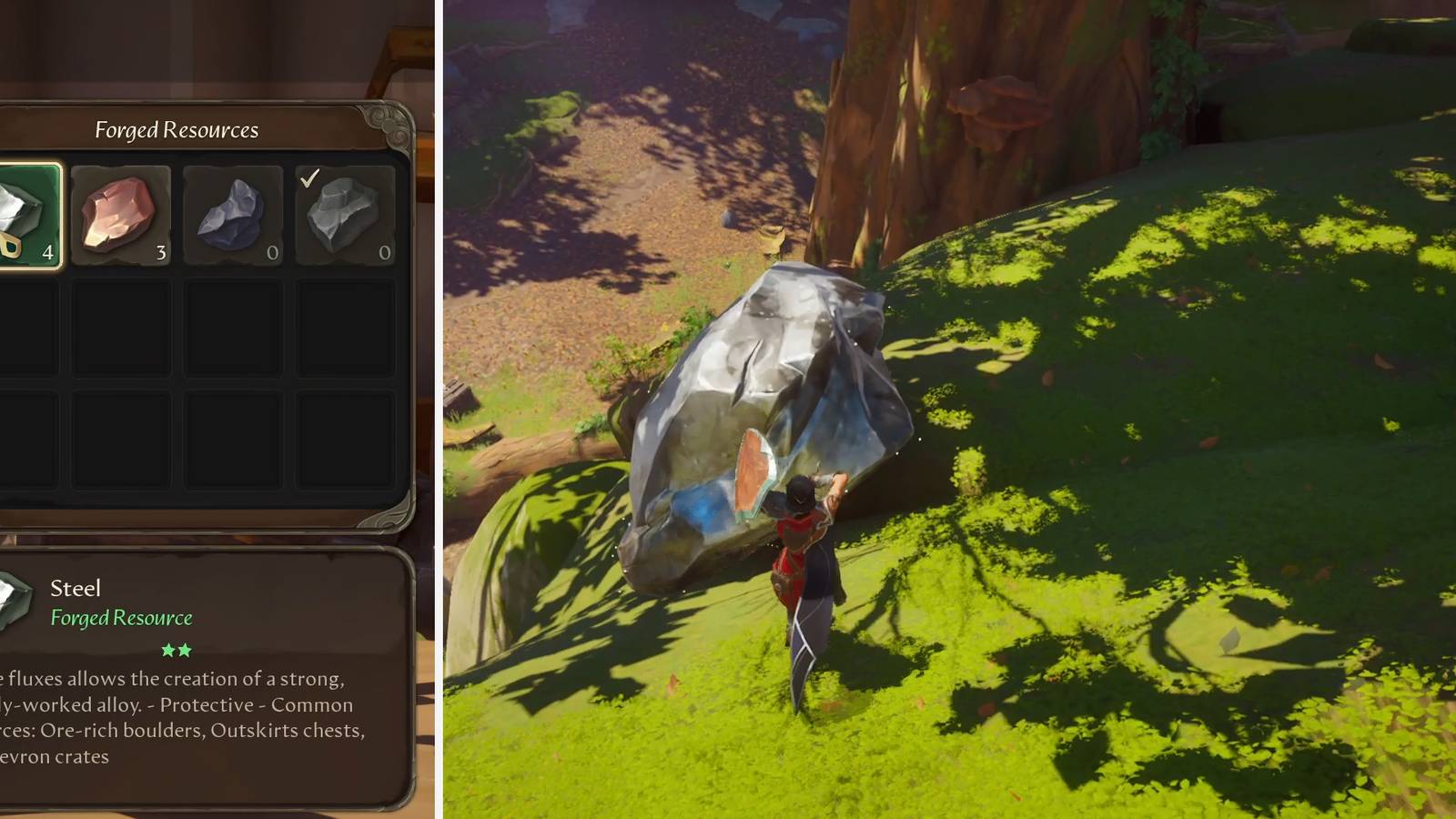Click the green Forged Resource category label
1456x819 pixels.
122,618
